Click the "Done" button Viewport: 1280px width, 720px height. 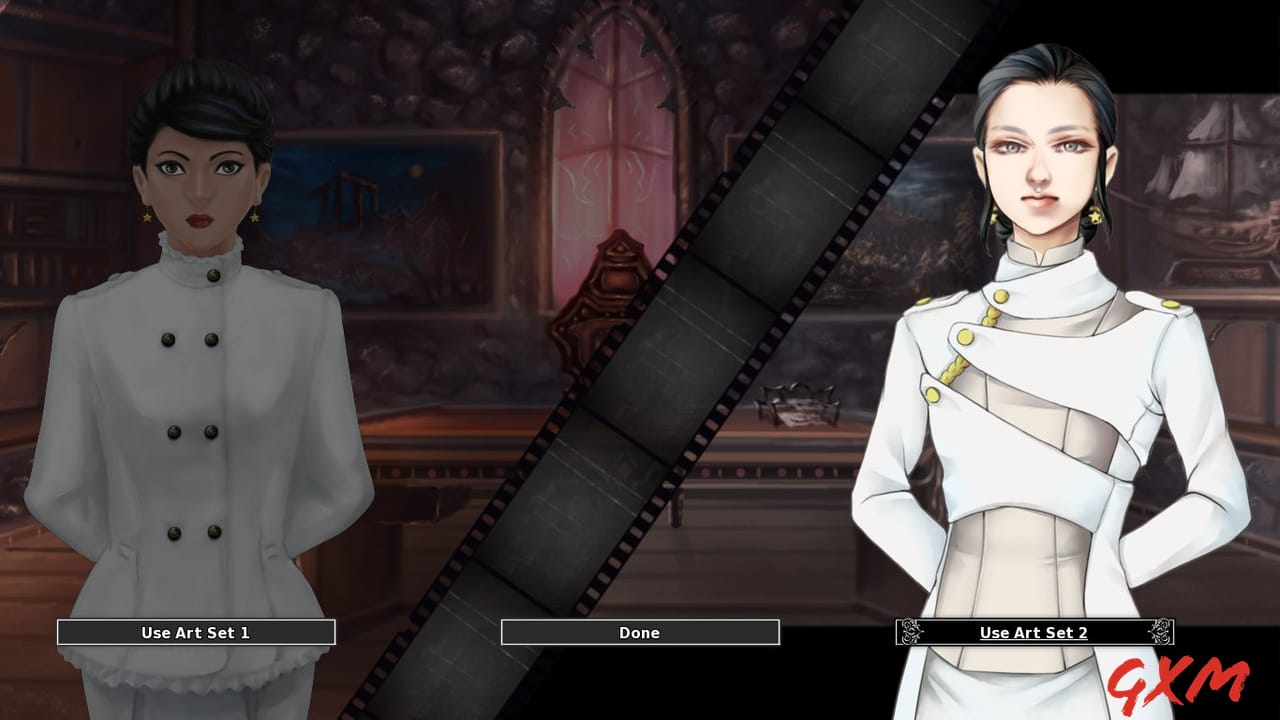[x=638, y=632]
